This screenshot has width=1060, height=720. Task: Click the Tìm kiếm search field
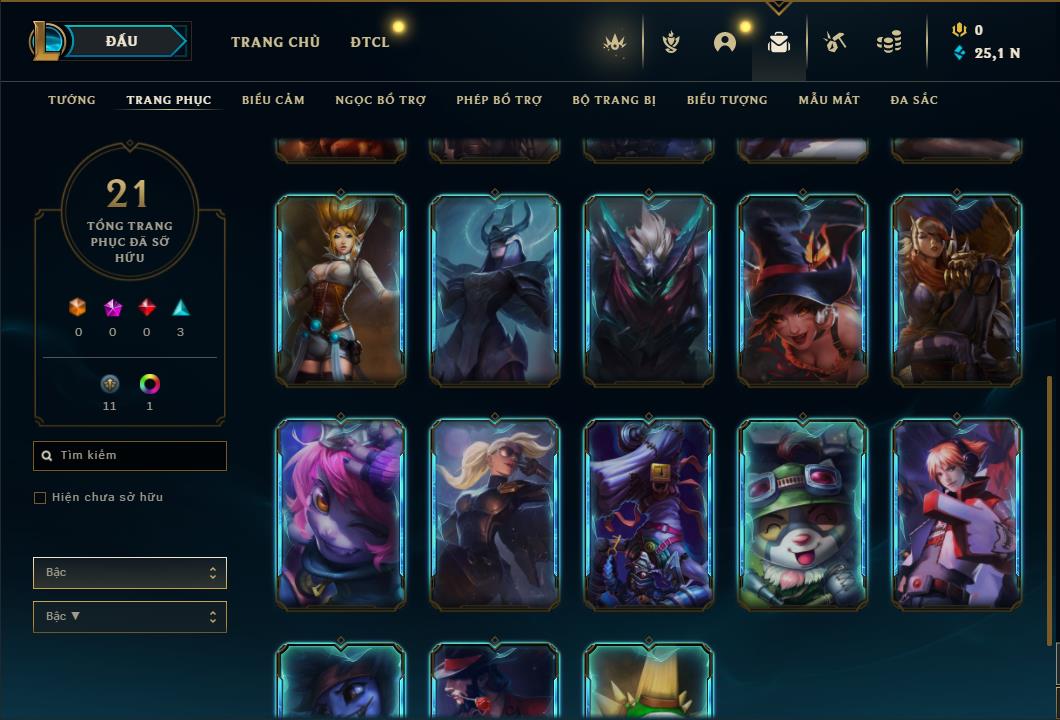tap(130, 456)
